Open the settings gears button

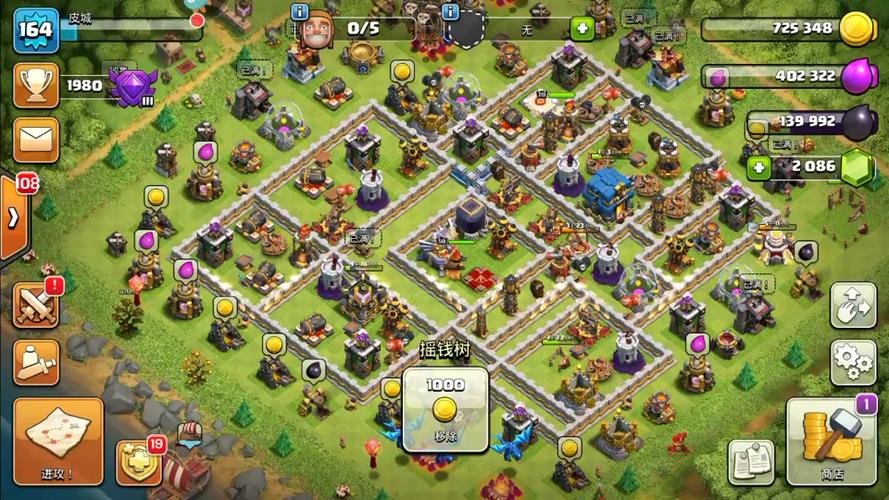853,357
